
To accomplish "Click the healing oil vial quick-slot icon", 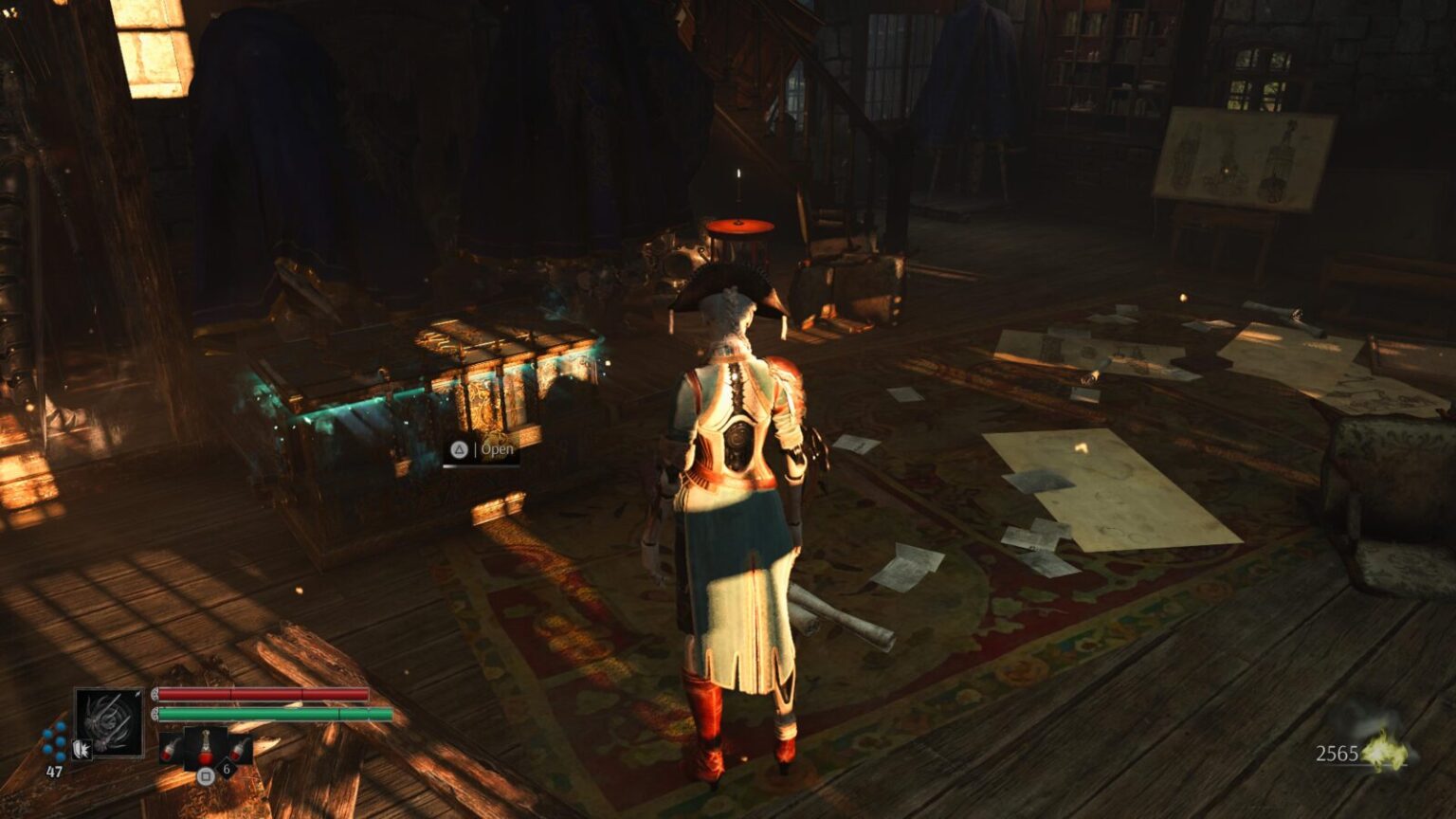I will click(205, 747).
